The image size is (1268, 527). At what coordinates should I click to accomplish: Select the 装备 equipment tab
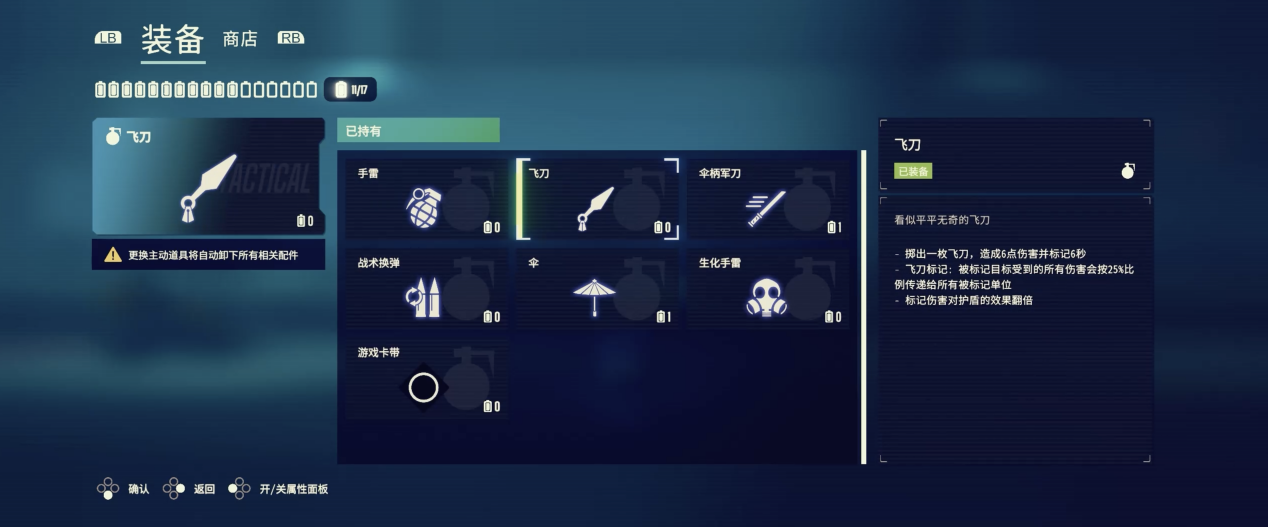pos(172,40)
